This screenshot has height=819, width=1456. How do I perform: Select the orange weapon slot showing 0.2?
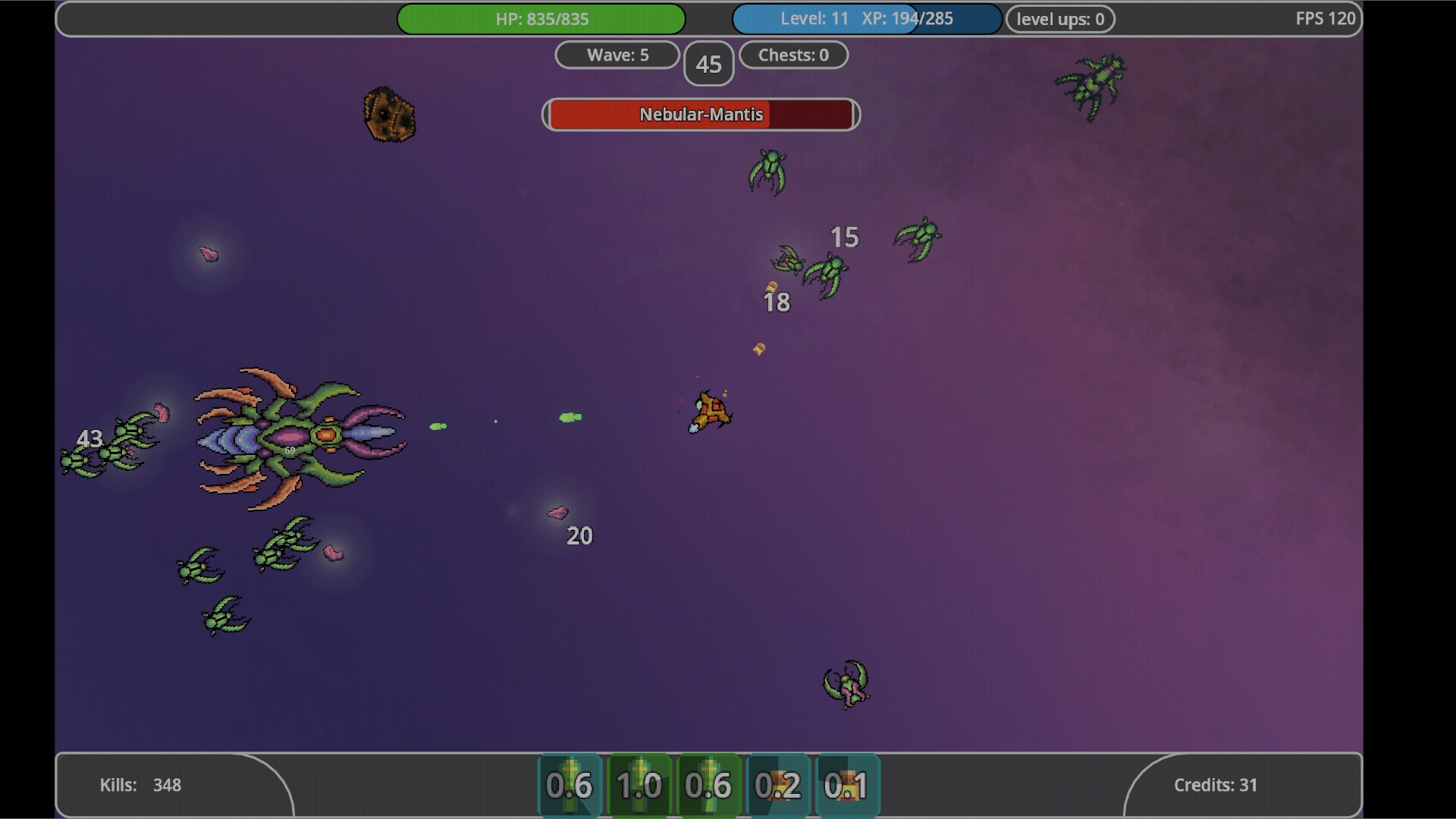point(779,785)
